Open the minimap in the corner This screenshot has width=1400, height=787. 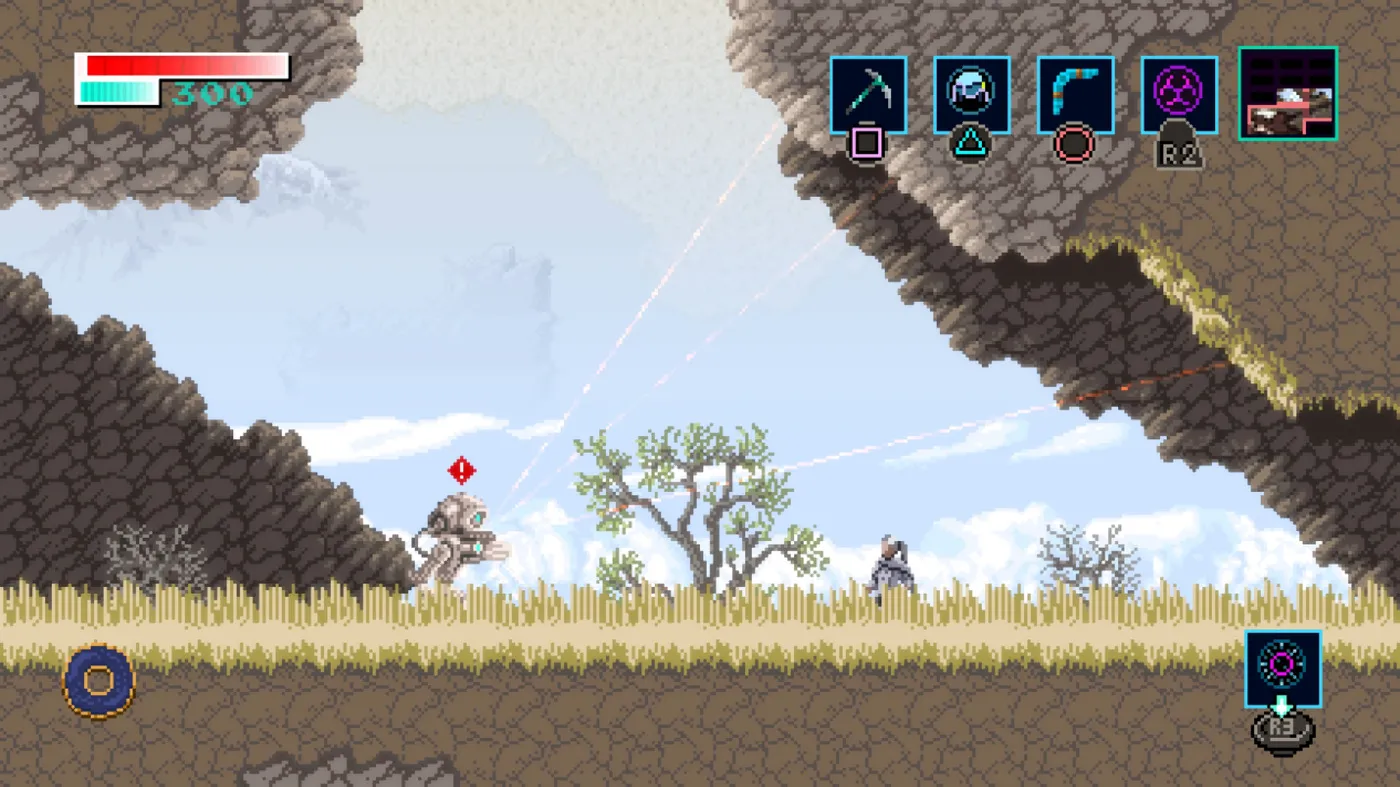pos(1288,93)
